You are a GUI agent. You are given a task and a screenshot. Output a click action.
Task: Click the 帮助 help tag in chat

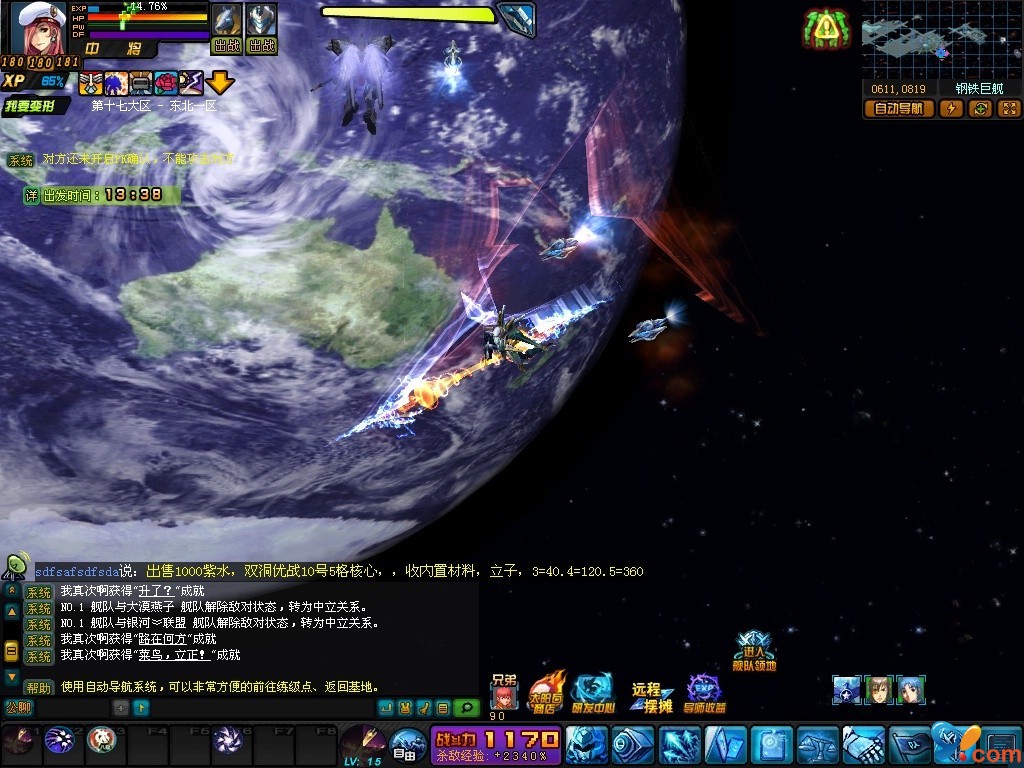[x=39, y=688]
